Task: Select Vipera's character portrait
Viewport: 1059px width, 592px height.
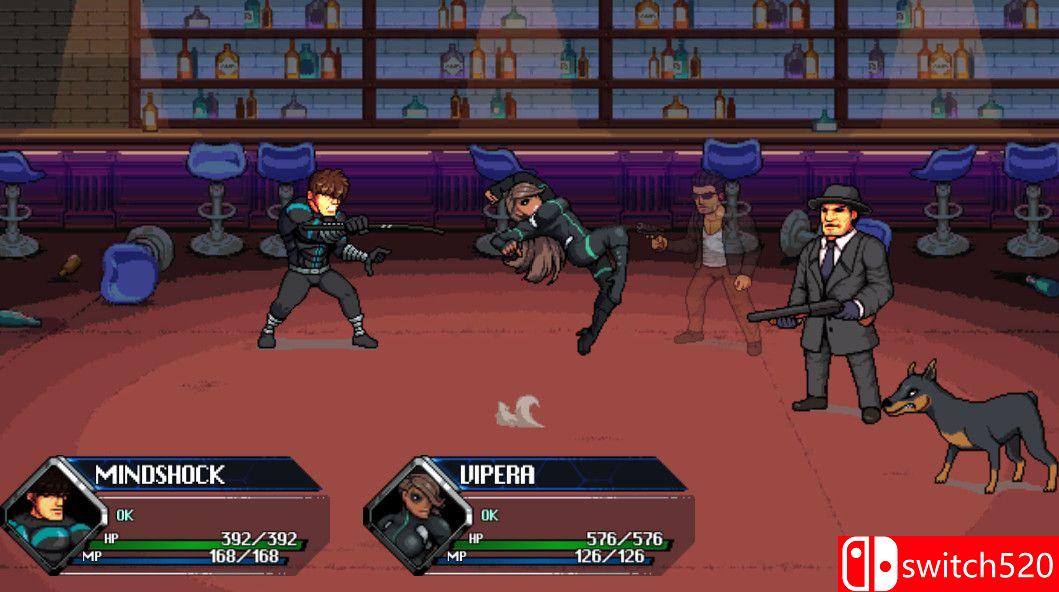Action: [418, 512]
